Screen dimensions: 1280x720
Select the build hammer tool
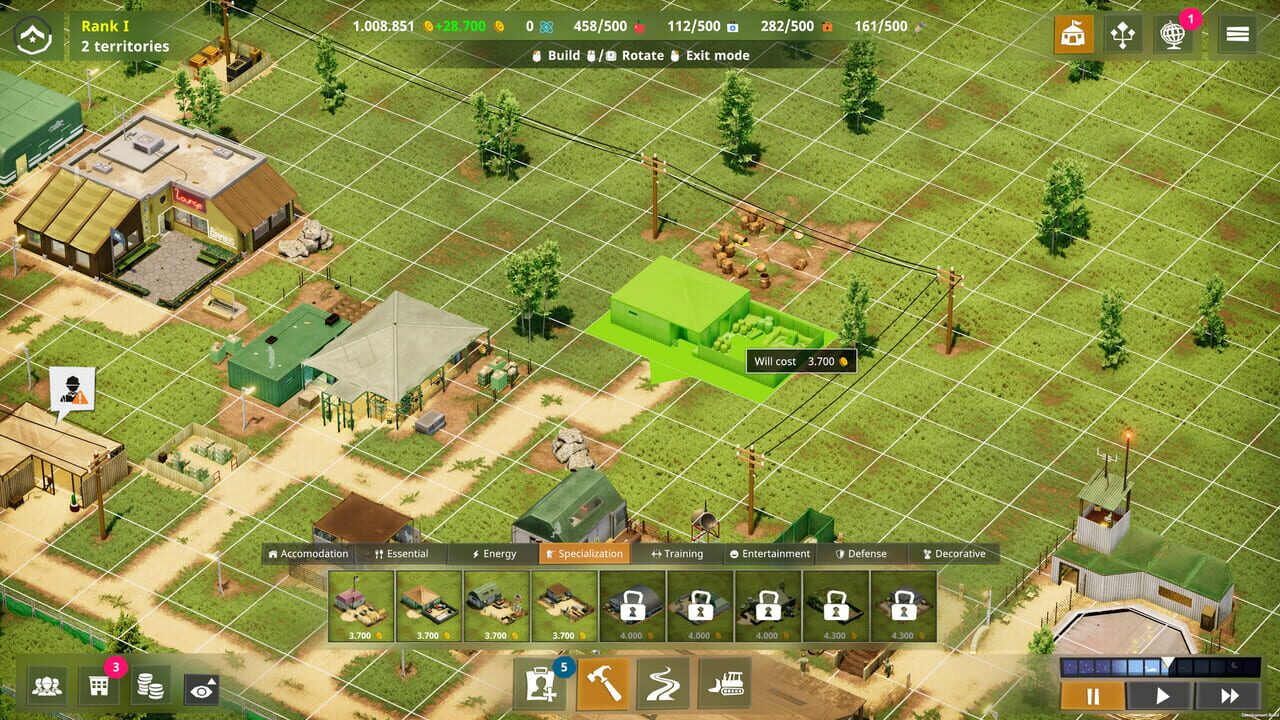(604, 686)
